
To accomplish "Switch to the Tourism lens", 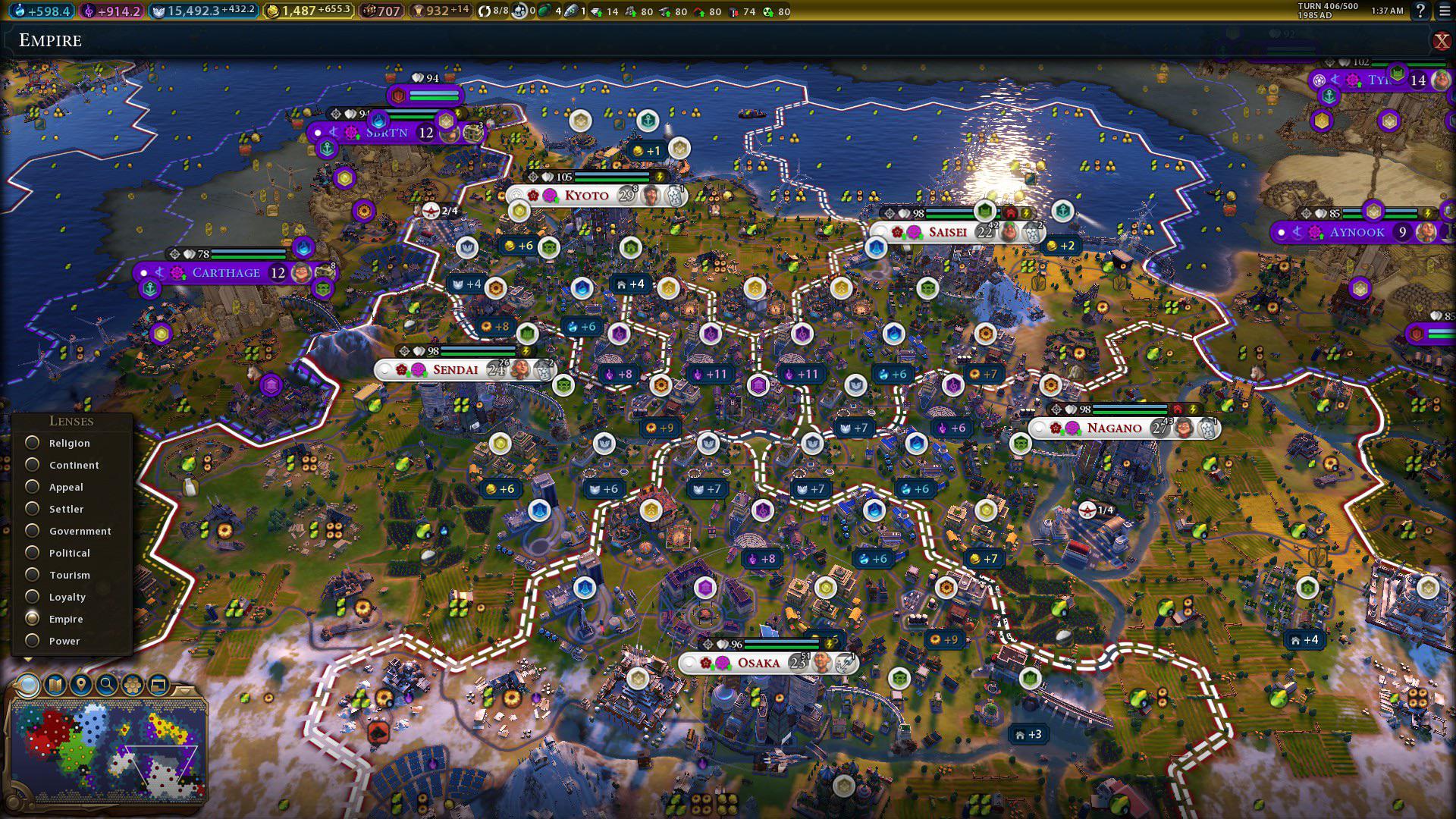I will tap(33, 575).
